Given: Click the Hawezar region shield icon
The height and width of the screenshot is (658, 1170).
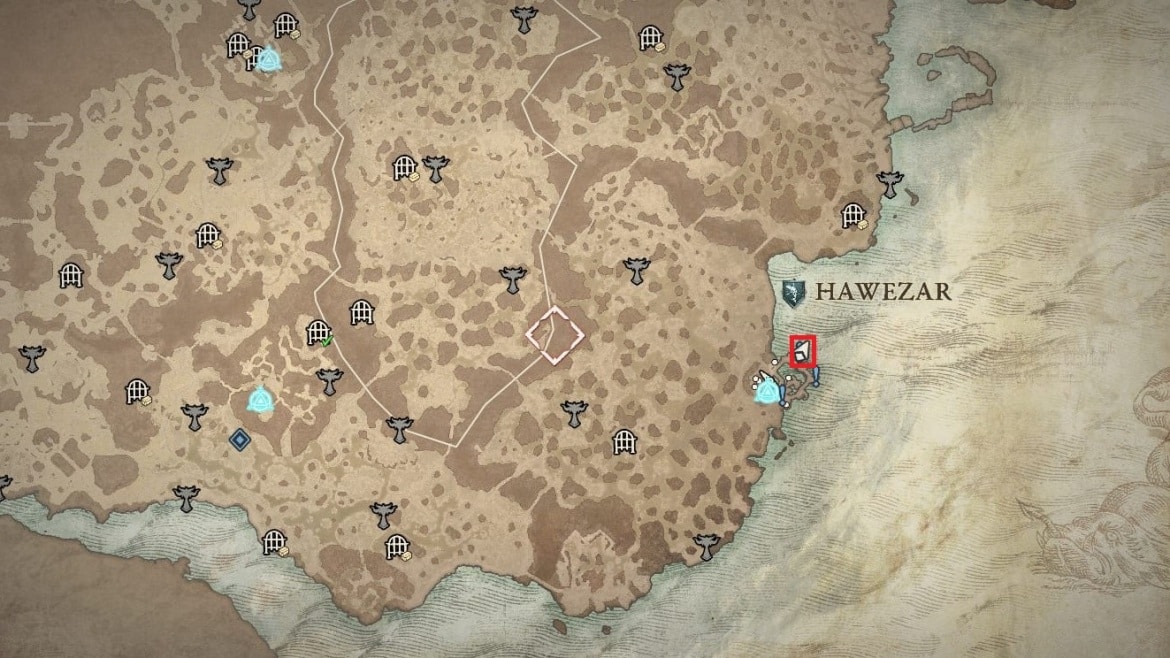Looking at the screenshot, I should [x=794, y=293].
